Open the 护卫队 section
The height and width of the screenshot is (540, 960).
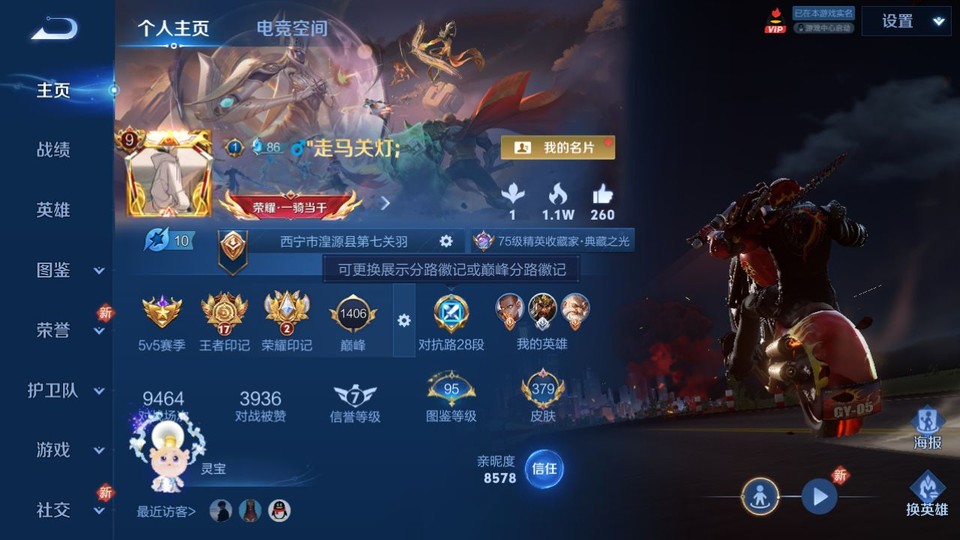click(54, 390)
